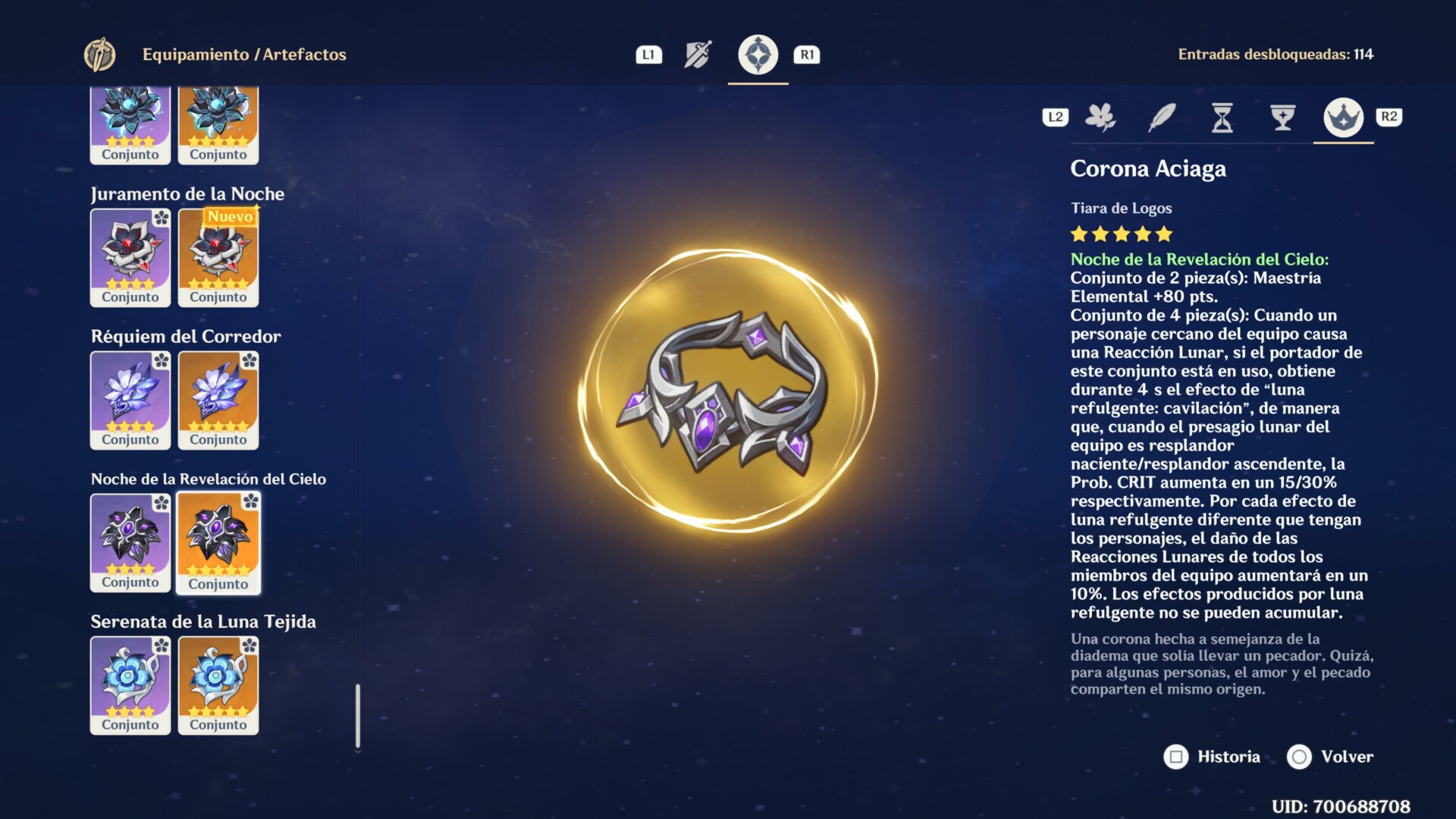Pick the purple 4-star Réquiem del Corredor set
Image resolution: width=1456 pixels, height=819 pixels.
click(x=130, y=400)
